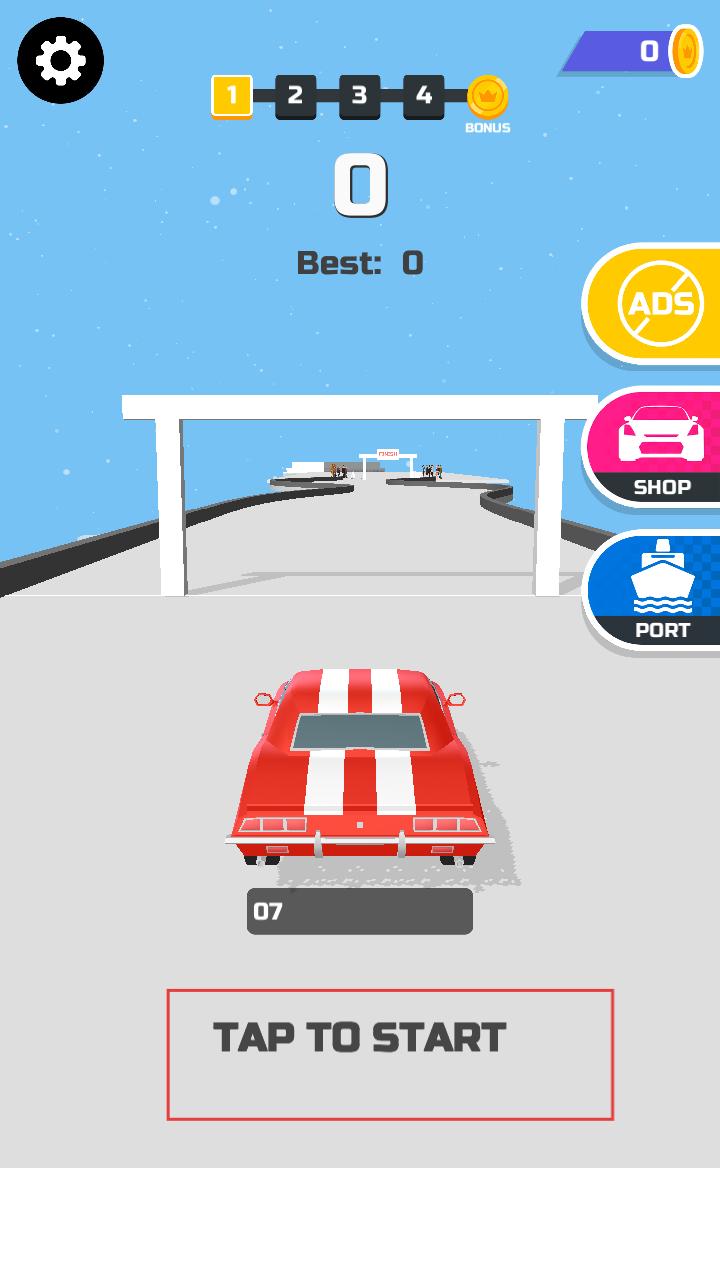Tap to Start the race
The image size is (720, 1280).
389,1054
